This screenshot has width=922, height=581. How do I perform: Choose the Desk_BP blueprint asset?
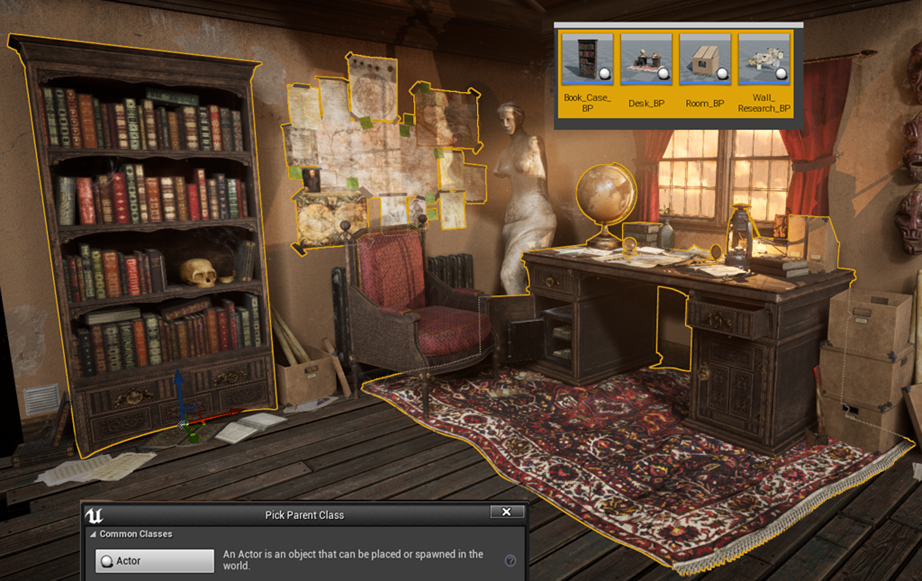coord(646,59)
